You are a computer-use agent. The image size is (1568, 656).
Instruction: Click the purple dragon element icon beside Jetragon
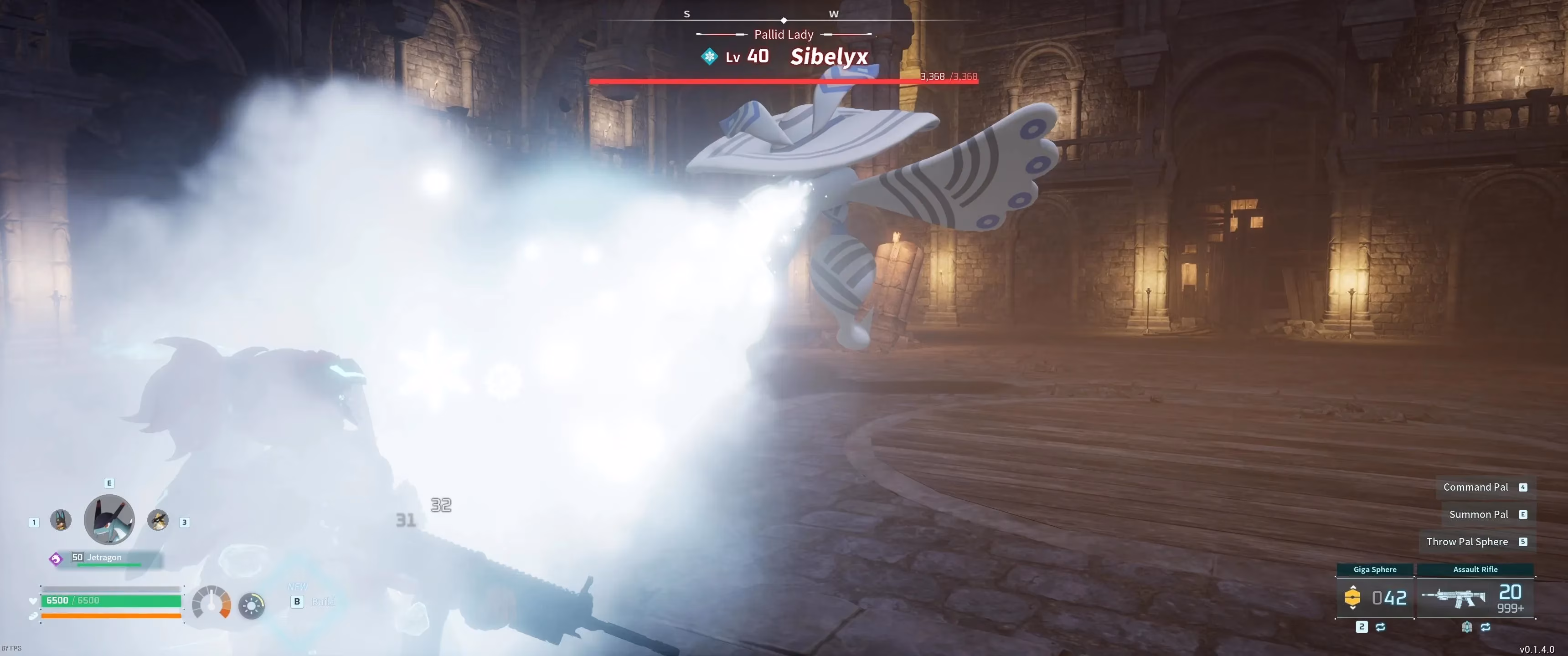pos(56,558)
